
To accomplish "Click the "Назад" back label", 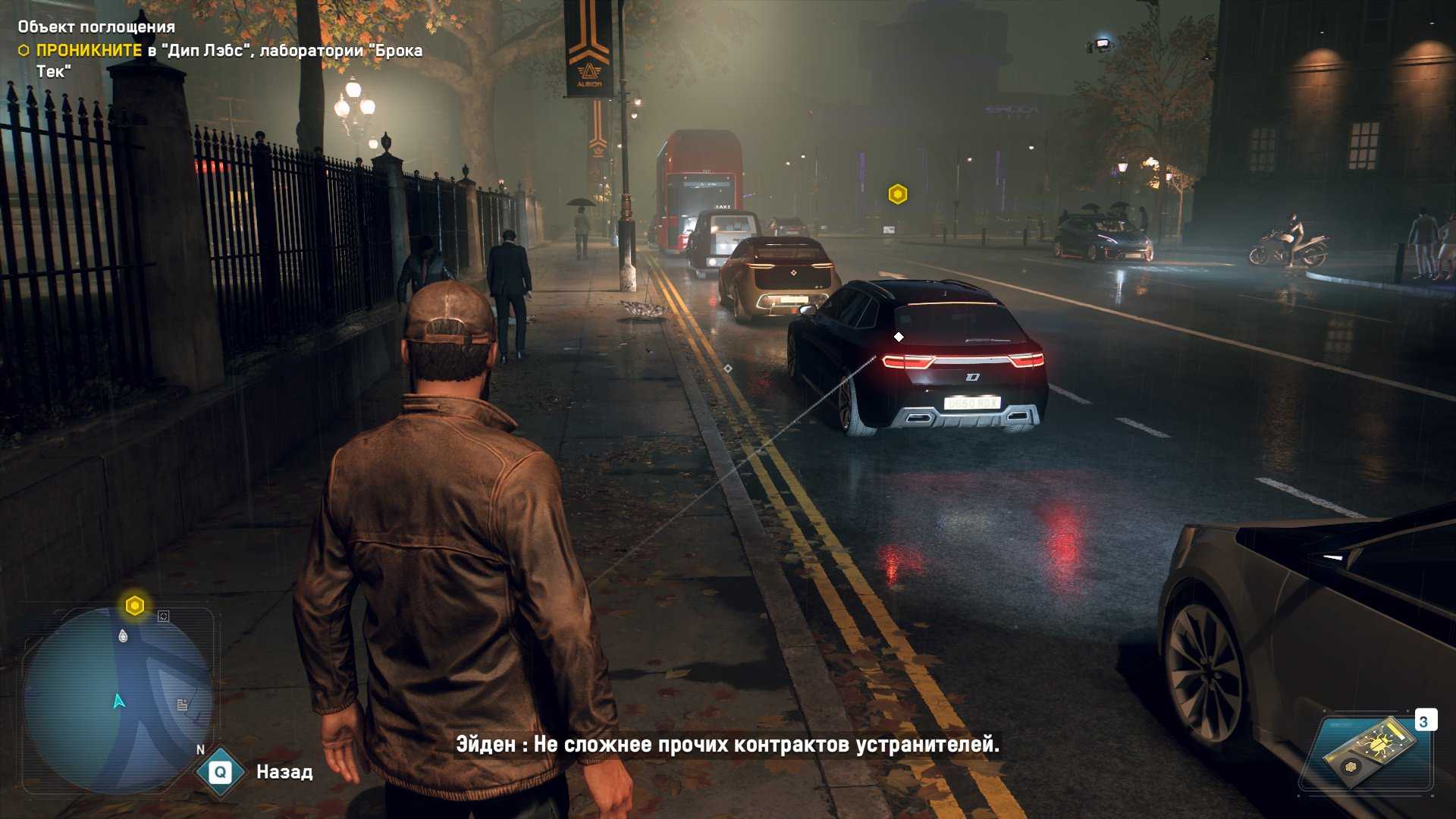I will (x=284, y=772).
